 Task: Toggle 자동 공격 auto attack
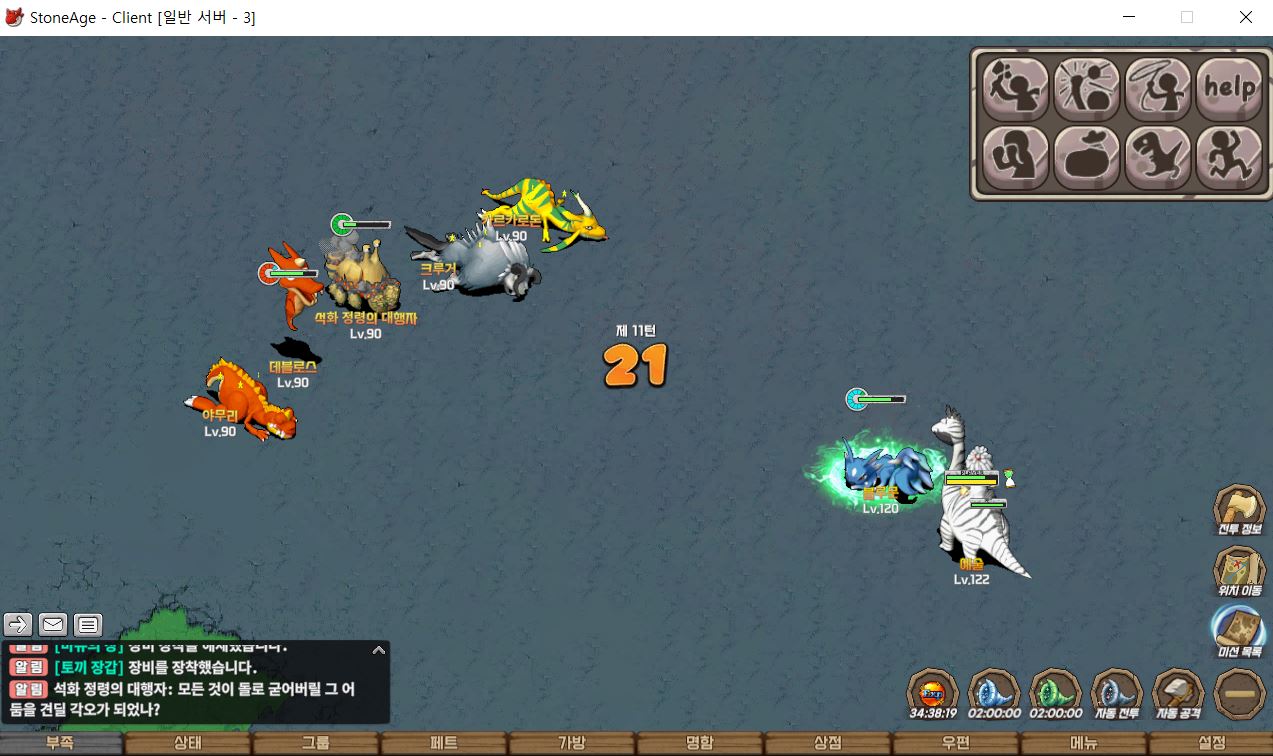coord(1177,694)
